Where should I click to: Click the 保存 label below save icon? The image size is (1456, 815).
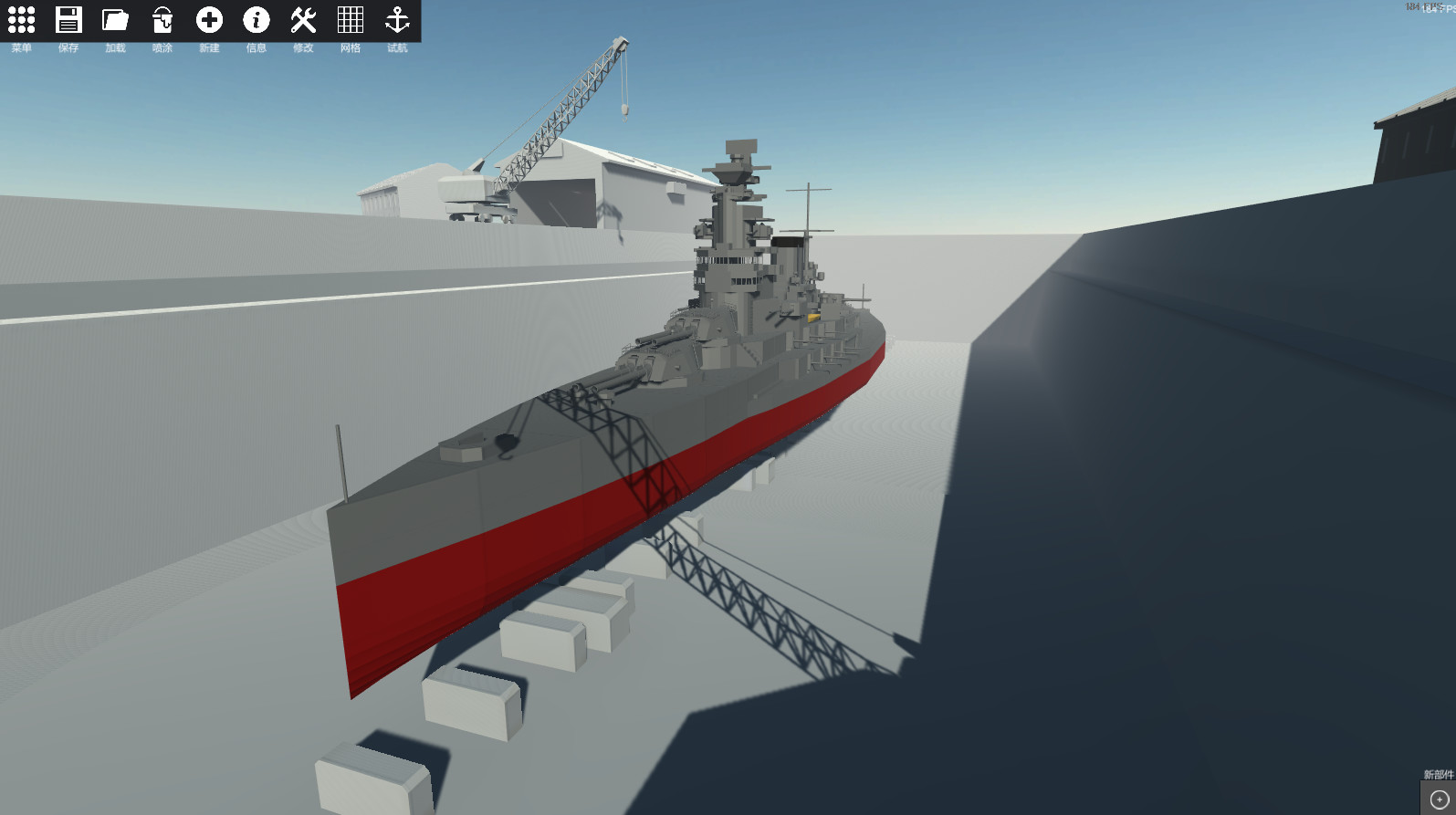[x=69, y=48]
